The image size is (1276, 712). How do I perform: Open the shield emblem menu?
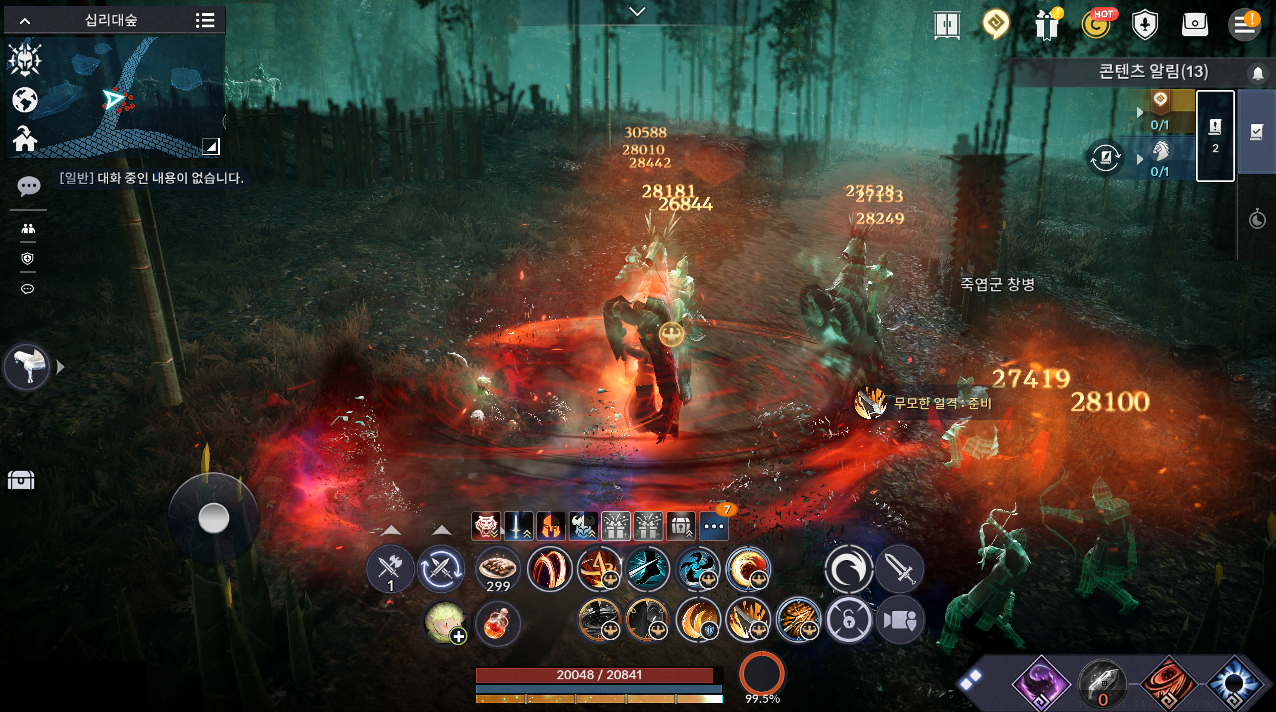point(1145,25)
